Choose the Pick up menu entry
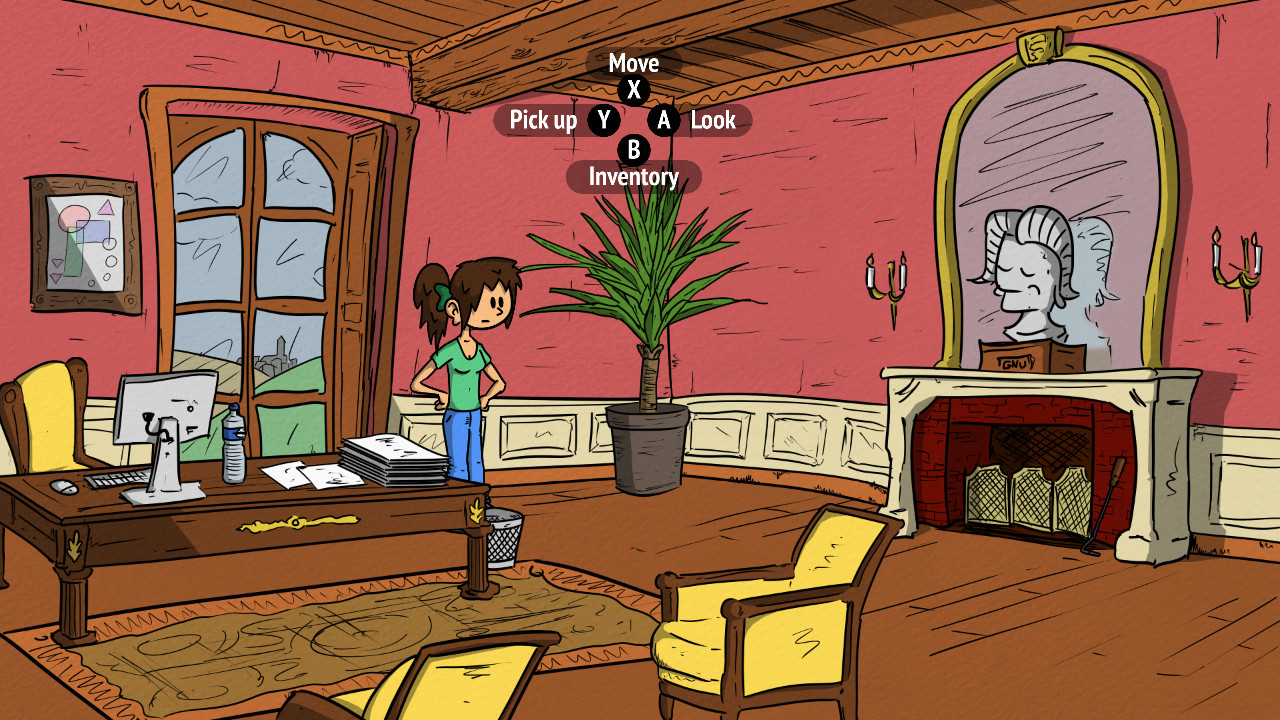 [x=546, y=121]
